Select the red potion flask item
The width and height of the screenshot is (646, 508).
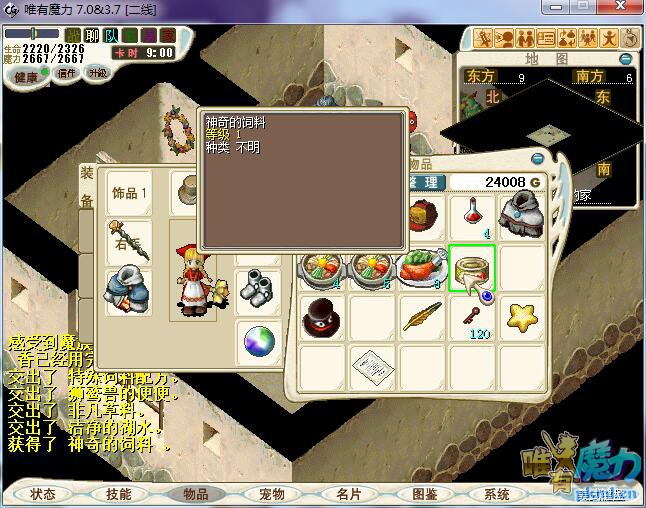pos(472,215)
